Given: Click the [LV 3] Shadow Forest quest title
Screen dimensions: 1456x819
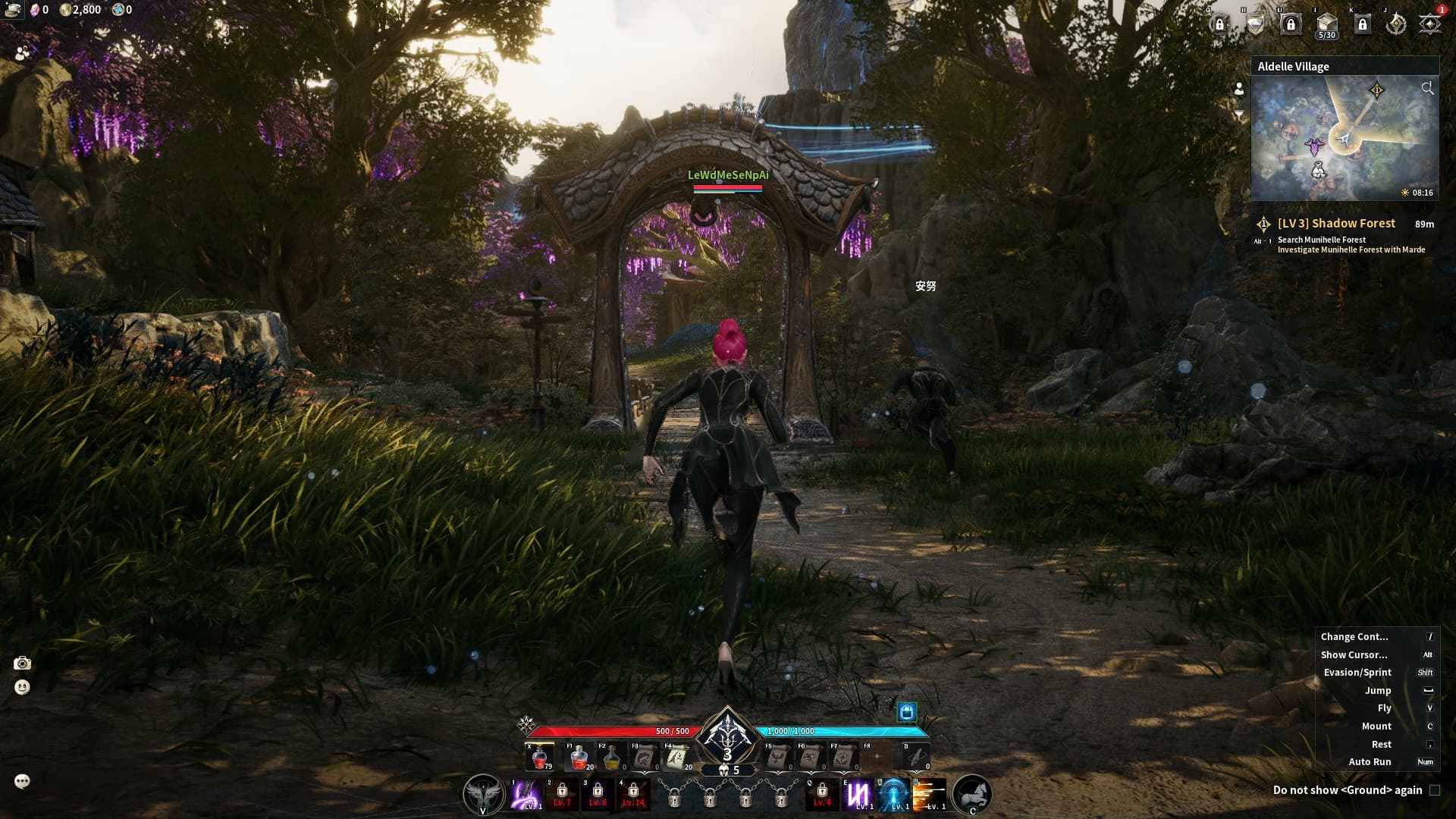Looking at the screenshot, I should (x=1337, y=223).
